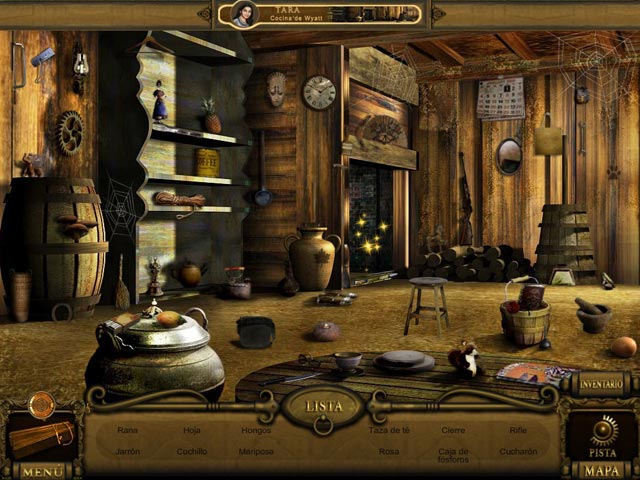Select 'Hoja' in the item list

[x=192, y=430]
